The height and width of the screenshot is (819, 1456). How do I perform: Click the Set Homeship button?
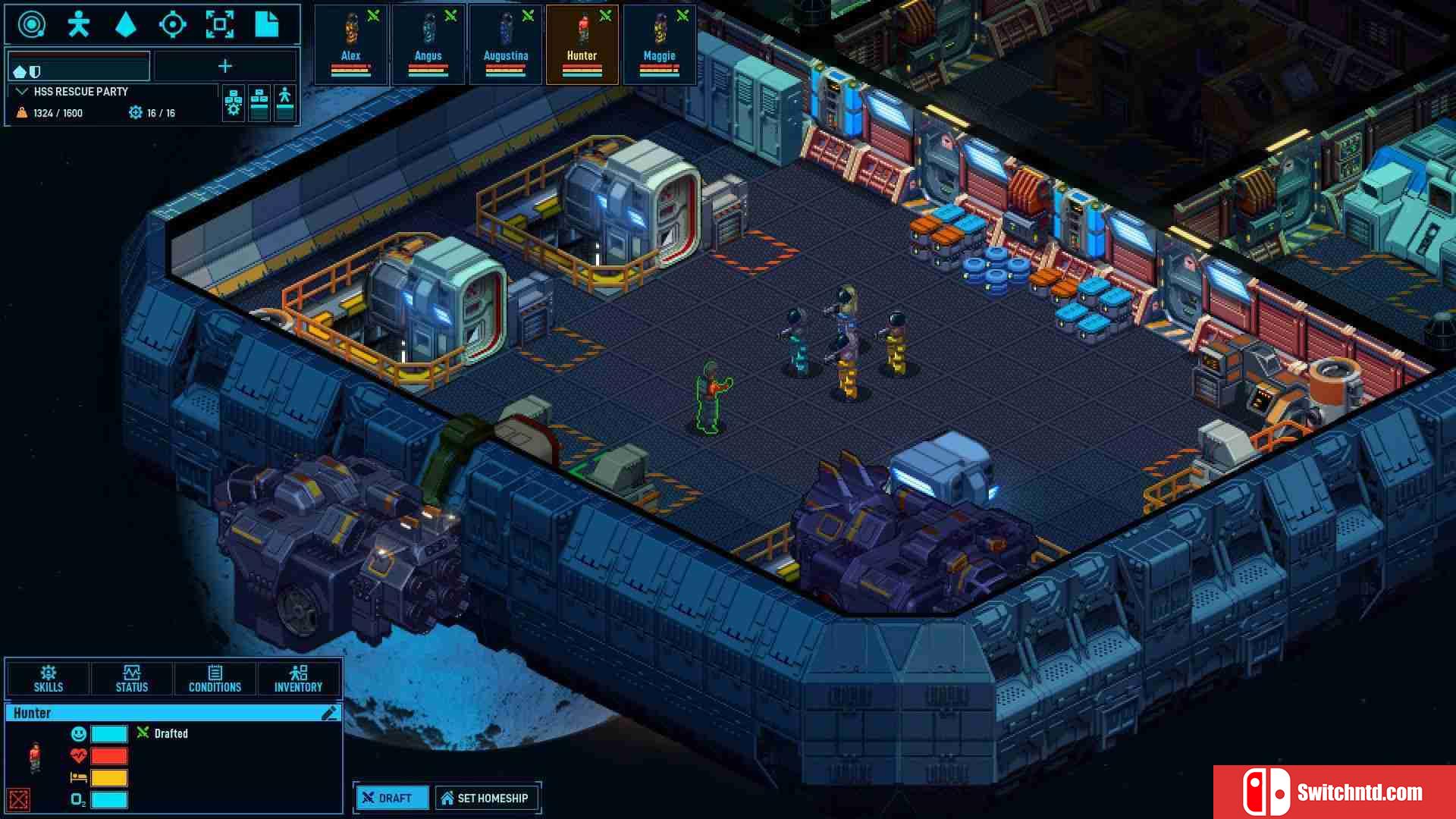coord(485,798)
